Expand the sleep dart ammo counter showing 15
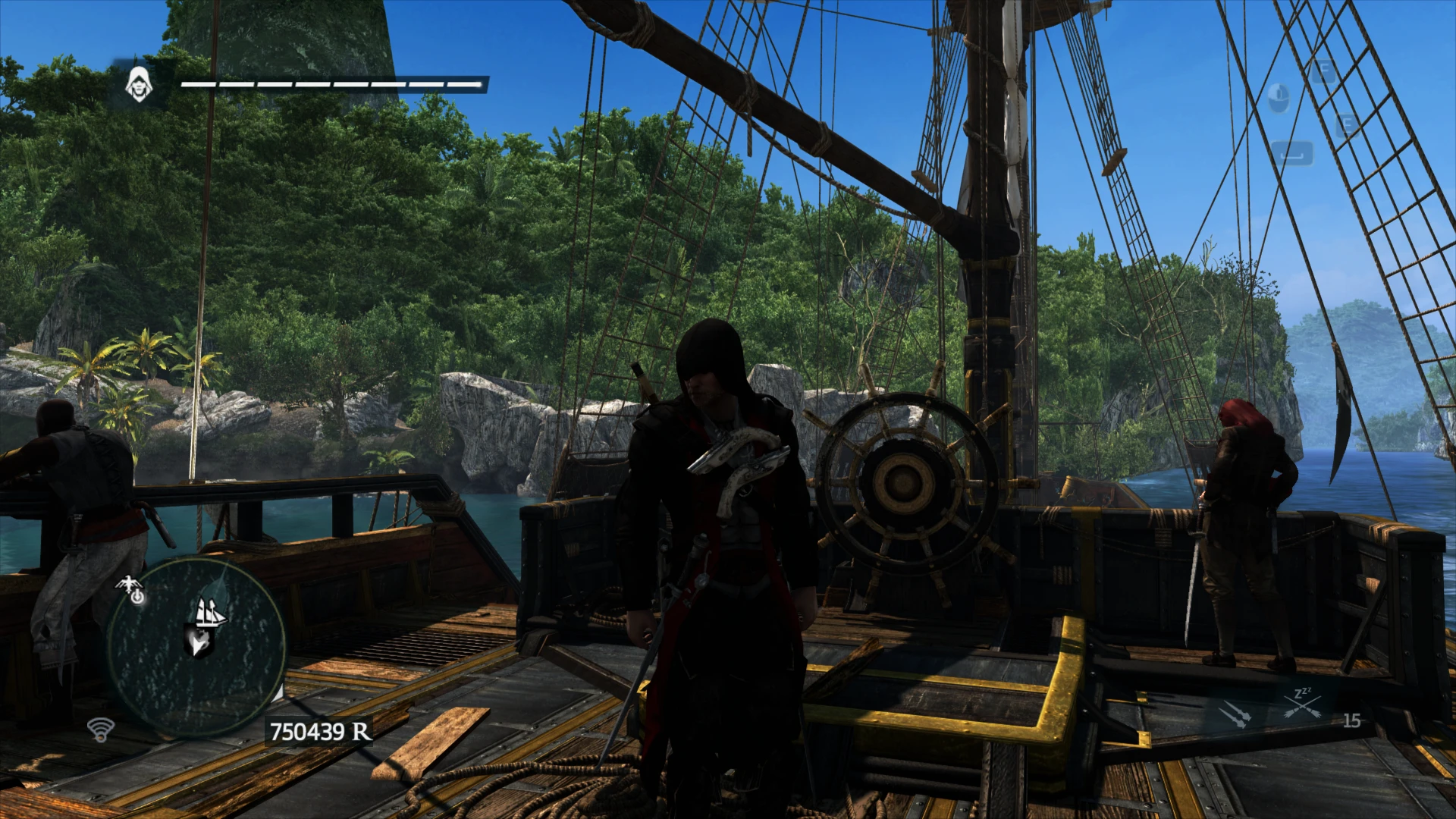 click(1351, 720)
